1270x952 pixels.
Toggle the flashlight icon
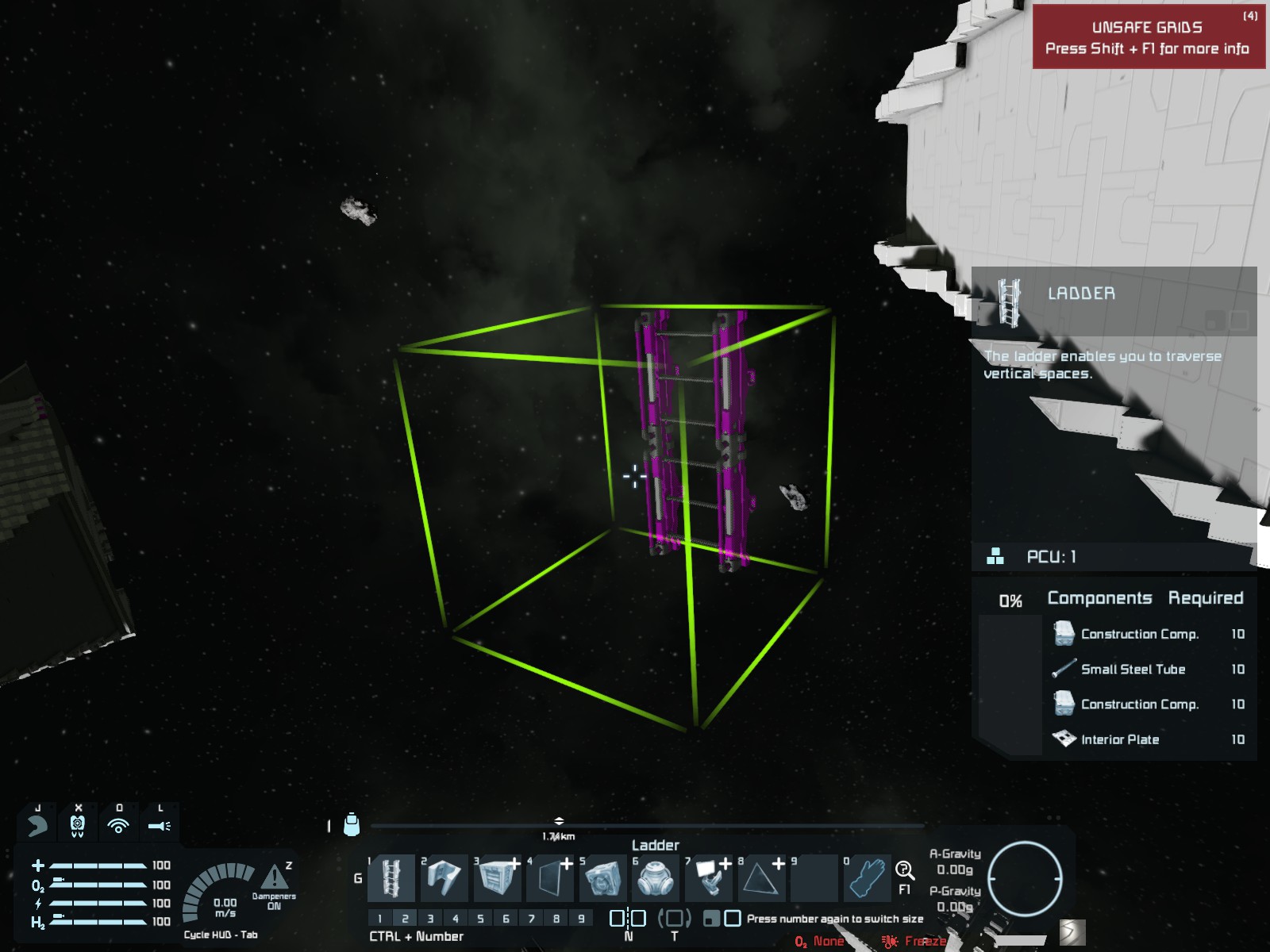click(x=160, y=827)
